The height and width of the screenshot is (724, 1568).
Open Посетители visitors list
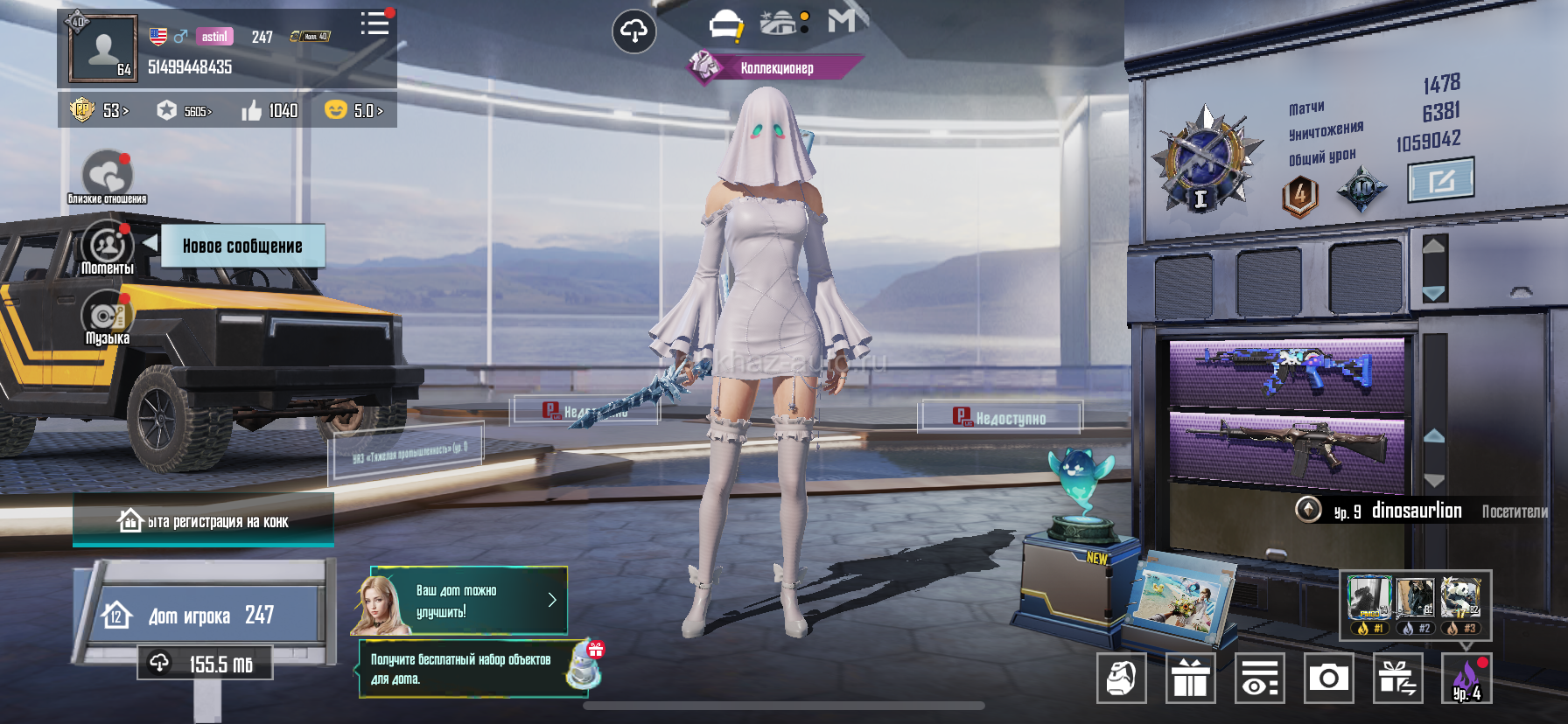1514,512
